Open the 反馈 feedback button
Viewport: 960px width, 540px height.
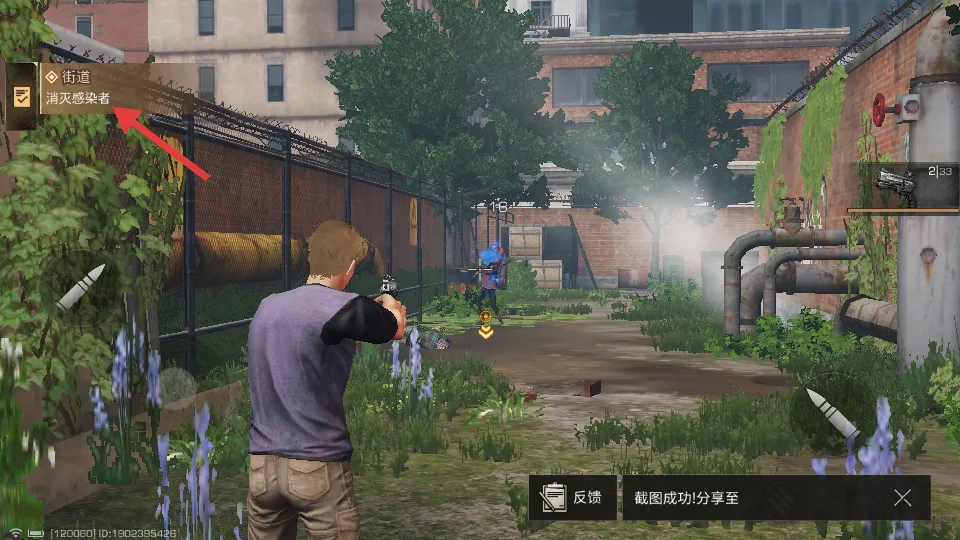[x=572, y=497]
